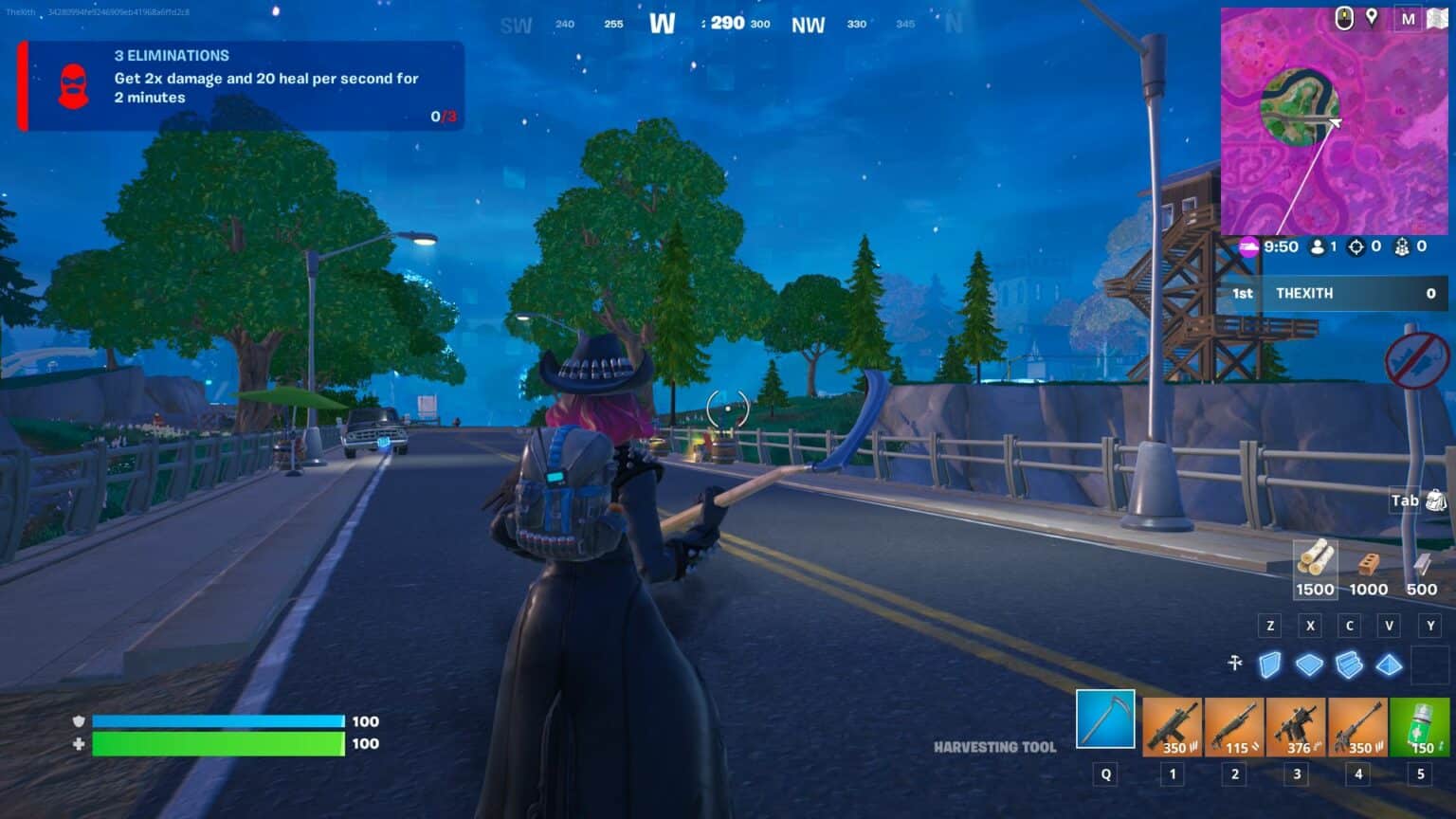Select the scoped weapon in slot 4
The width and height of the screenshot is (1456, 819).
(x=1360, y=724)
